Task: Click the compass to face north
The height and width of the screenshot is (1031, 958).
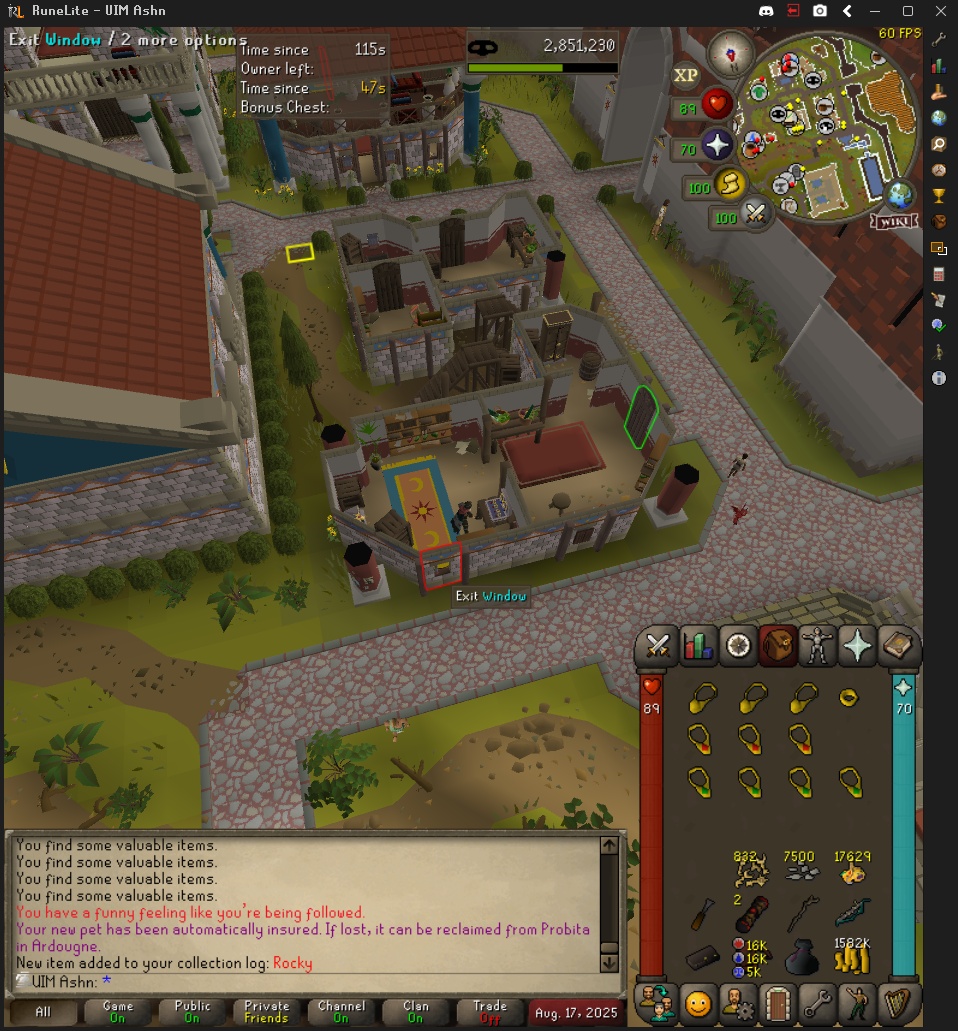Action: 730,54
